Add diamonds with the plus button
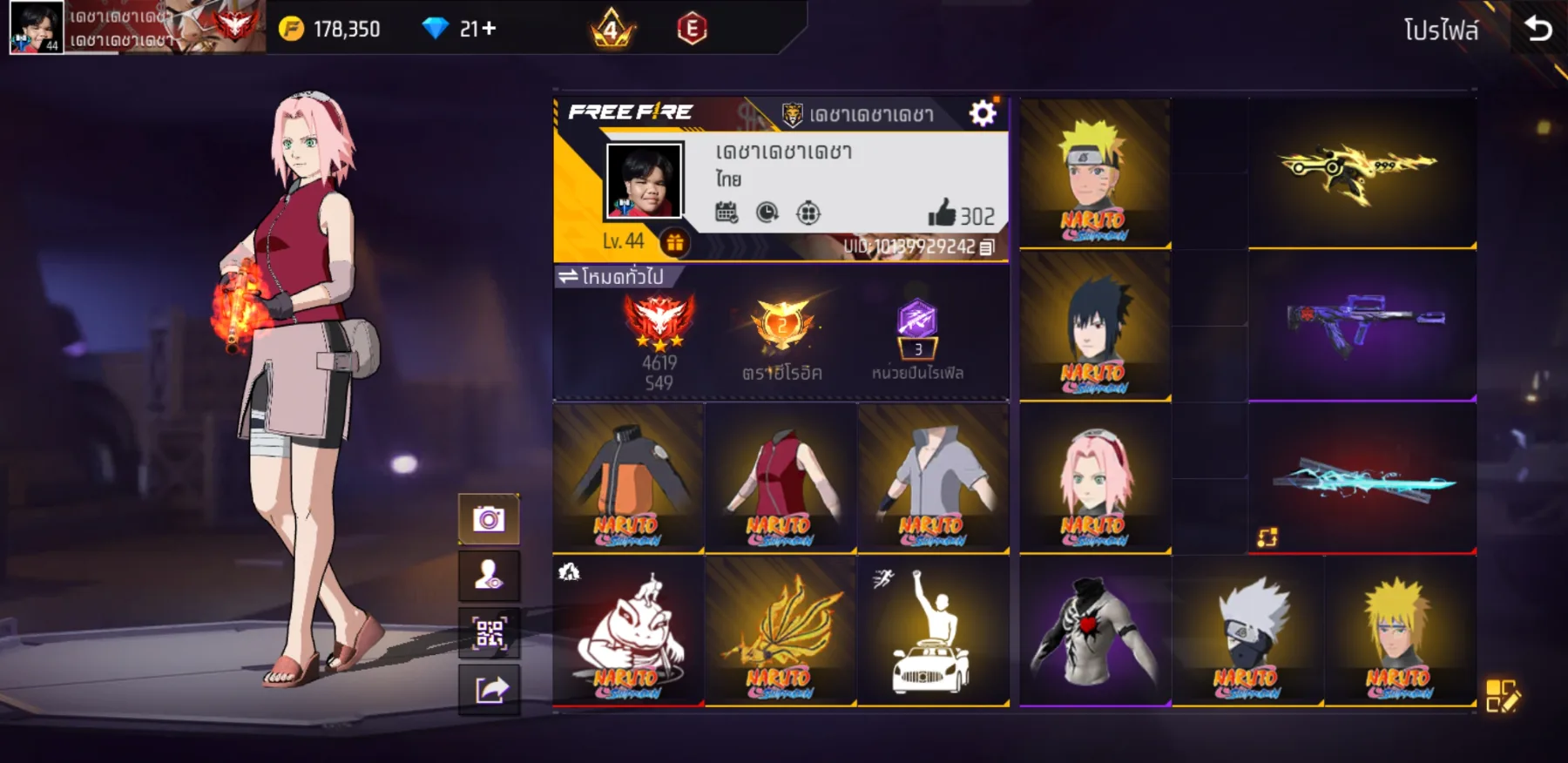 [x=490, y=29]
